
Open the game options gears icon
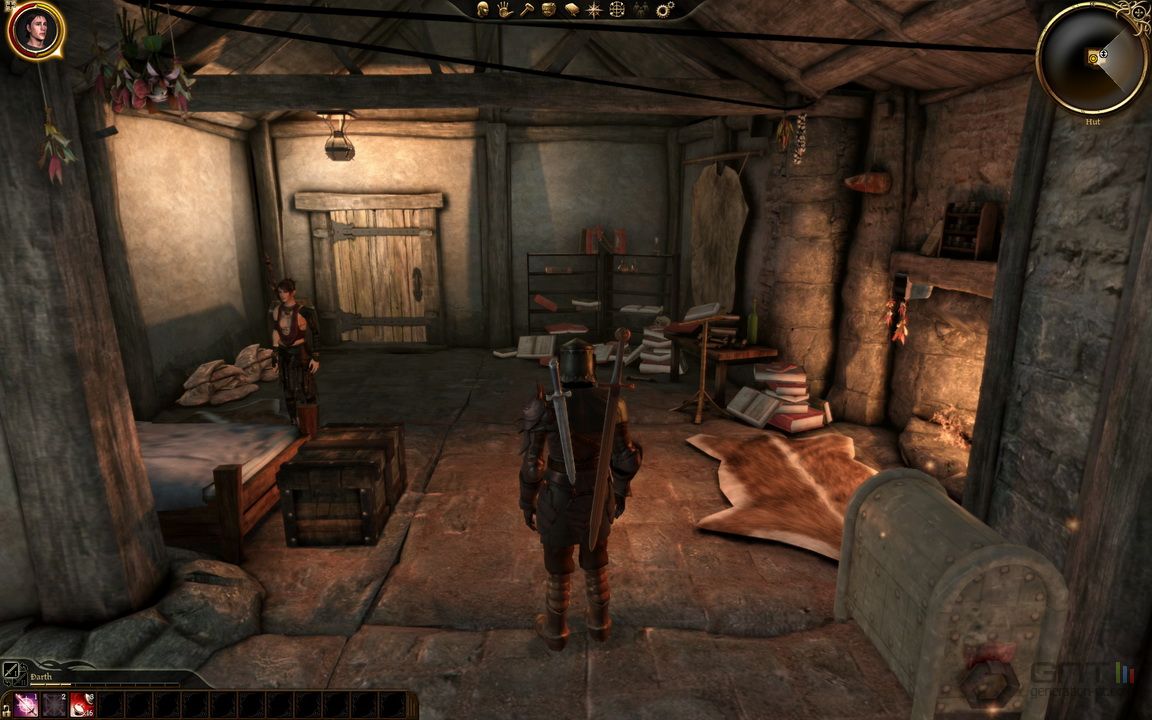664,9
